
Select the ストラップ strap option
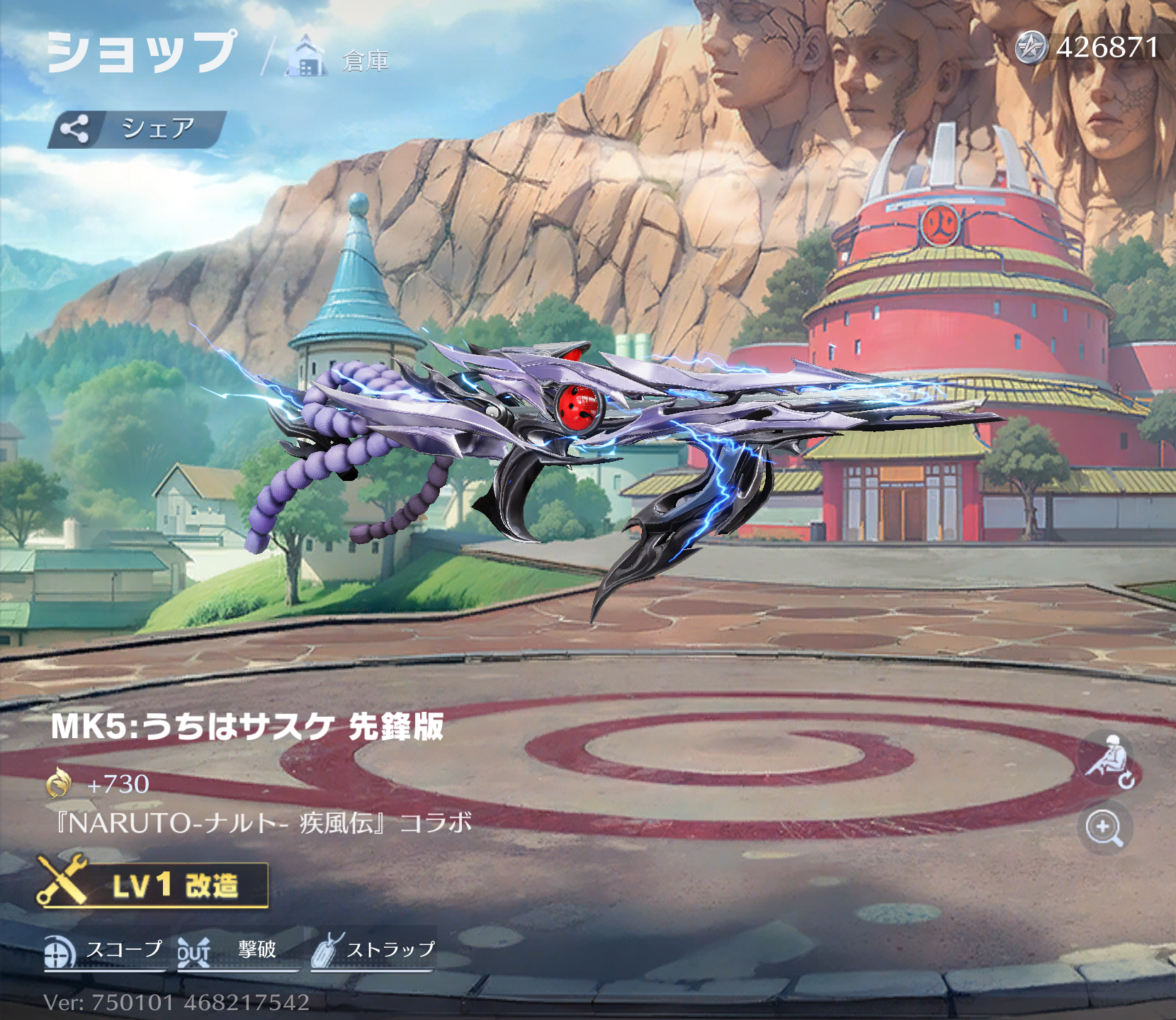[x=373, y=951]
